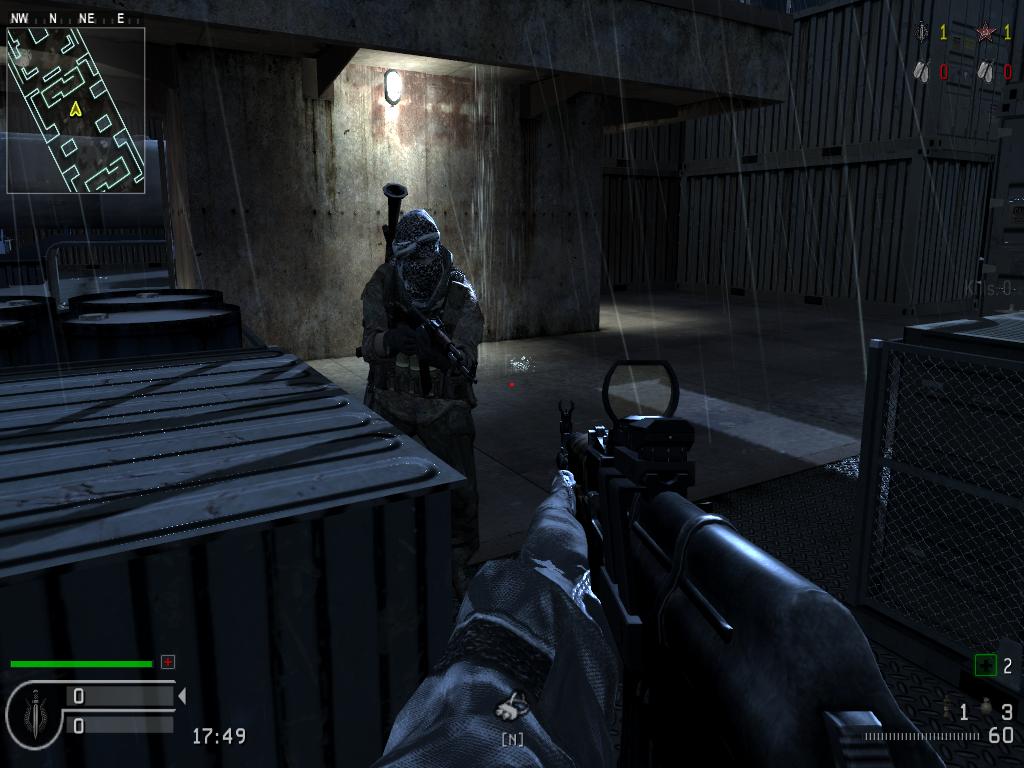
Task: Choose the round frag grenade icon
Action: point(987,710)
